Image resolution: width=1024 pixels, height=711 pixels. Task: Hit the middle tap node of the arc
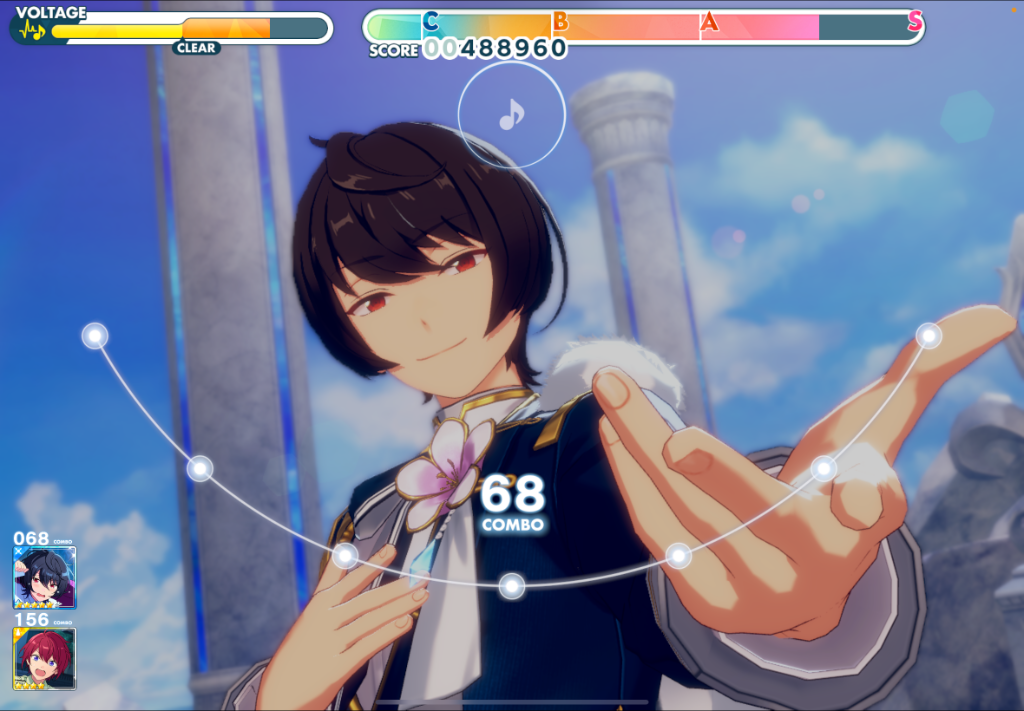pyautogui.click(x=512, y=586)
